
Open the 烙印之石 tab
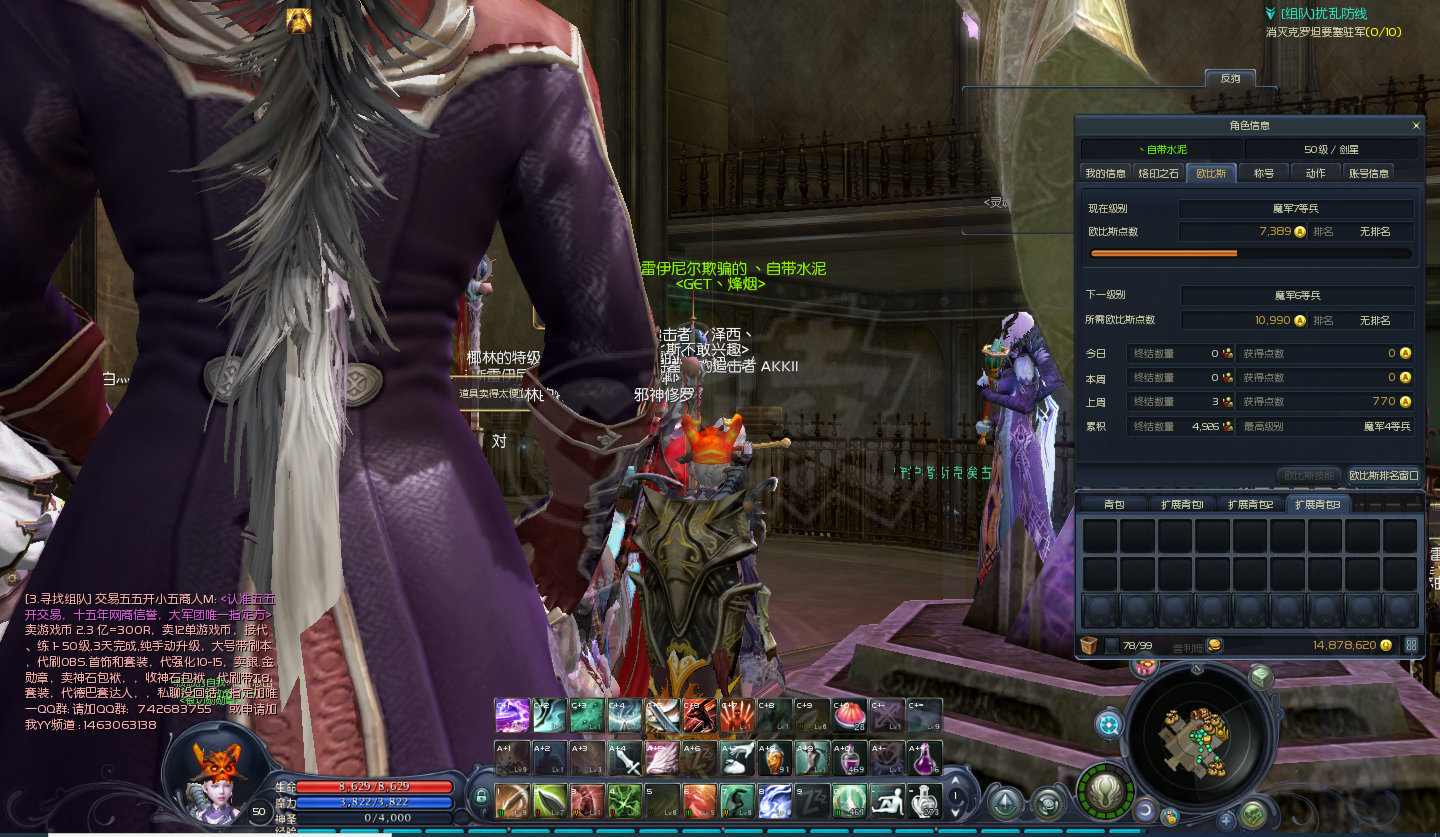pos(1158,173)
